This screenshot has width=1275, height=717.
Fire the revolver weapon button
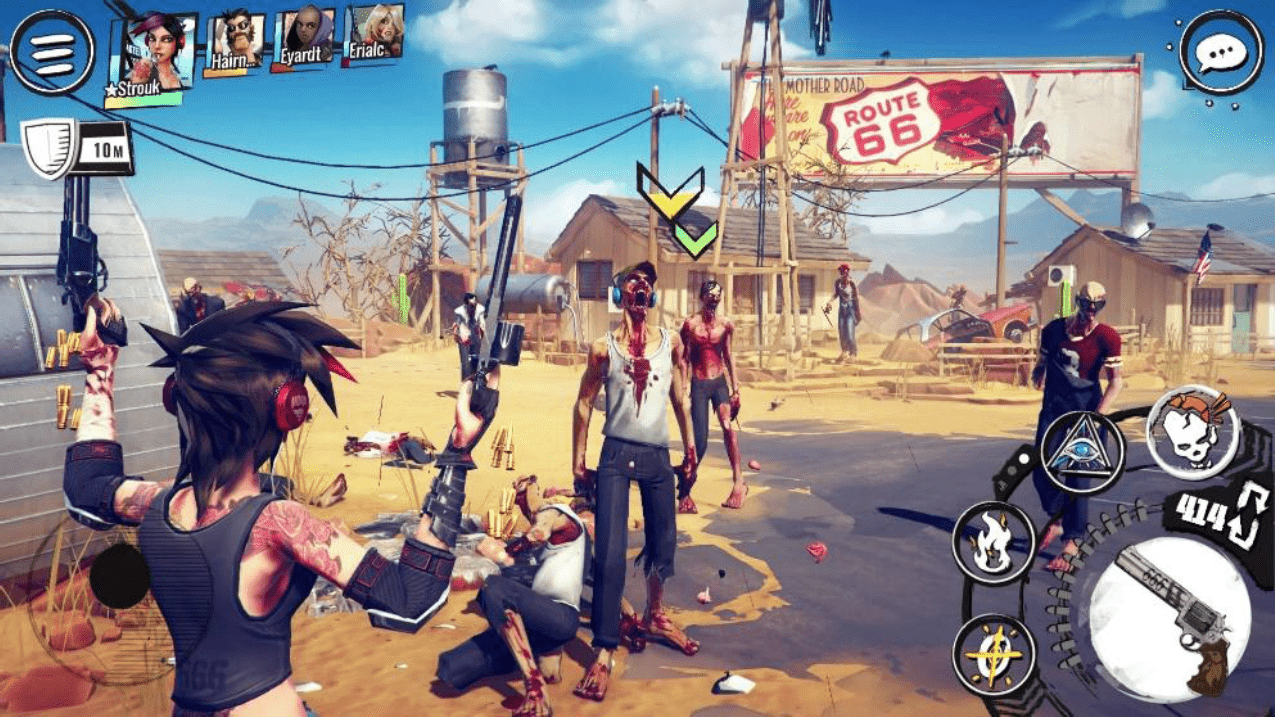[1168, 613]
